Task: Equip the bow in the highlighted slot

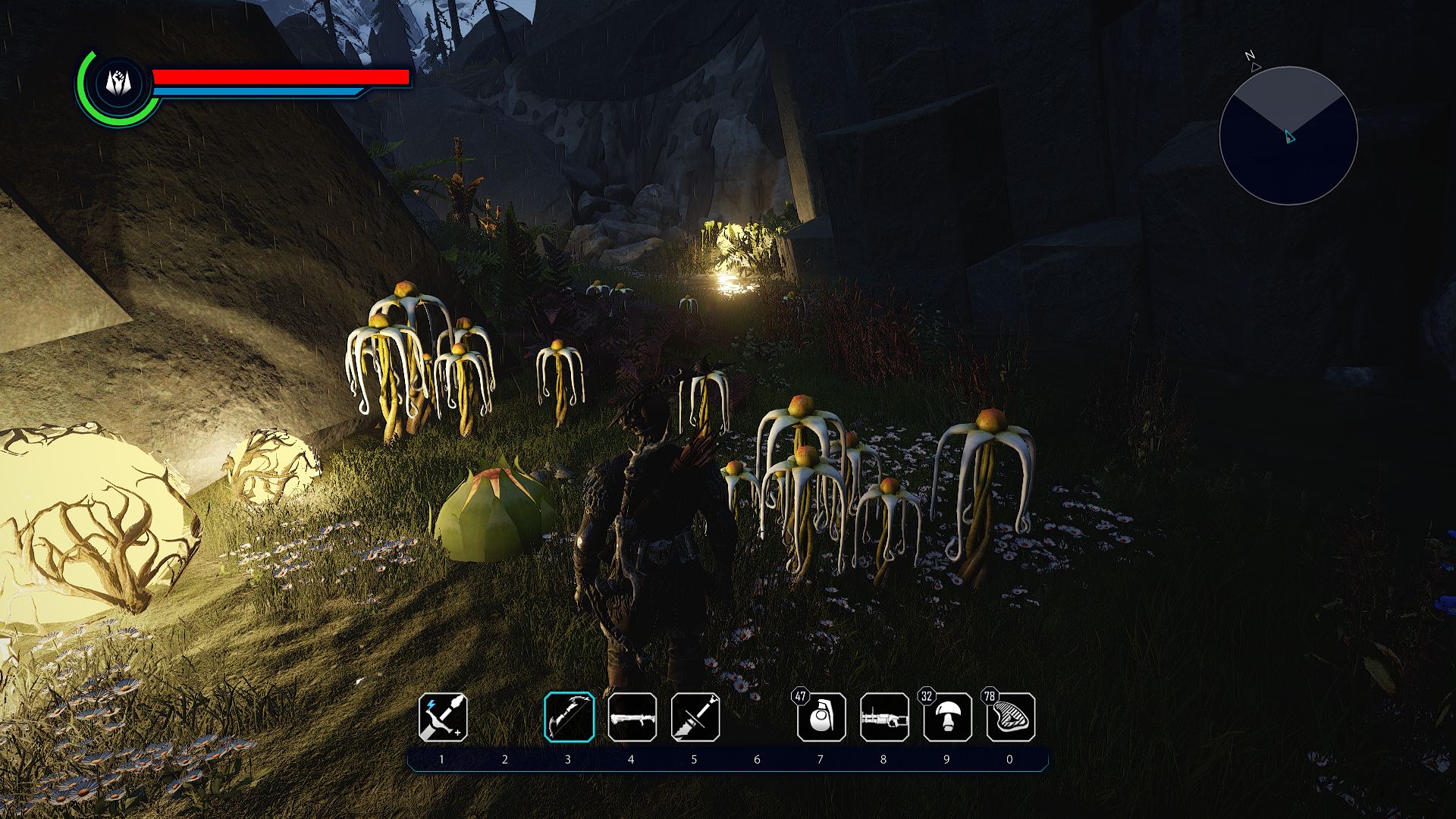Action: point(569,717)
